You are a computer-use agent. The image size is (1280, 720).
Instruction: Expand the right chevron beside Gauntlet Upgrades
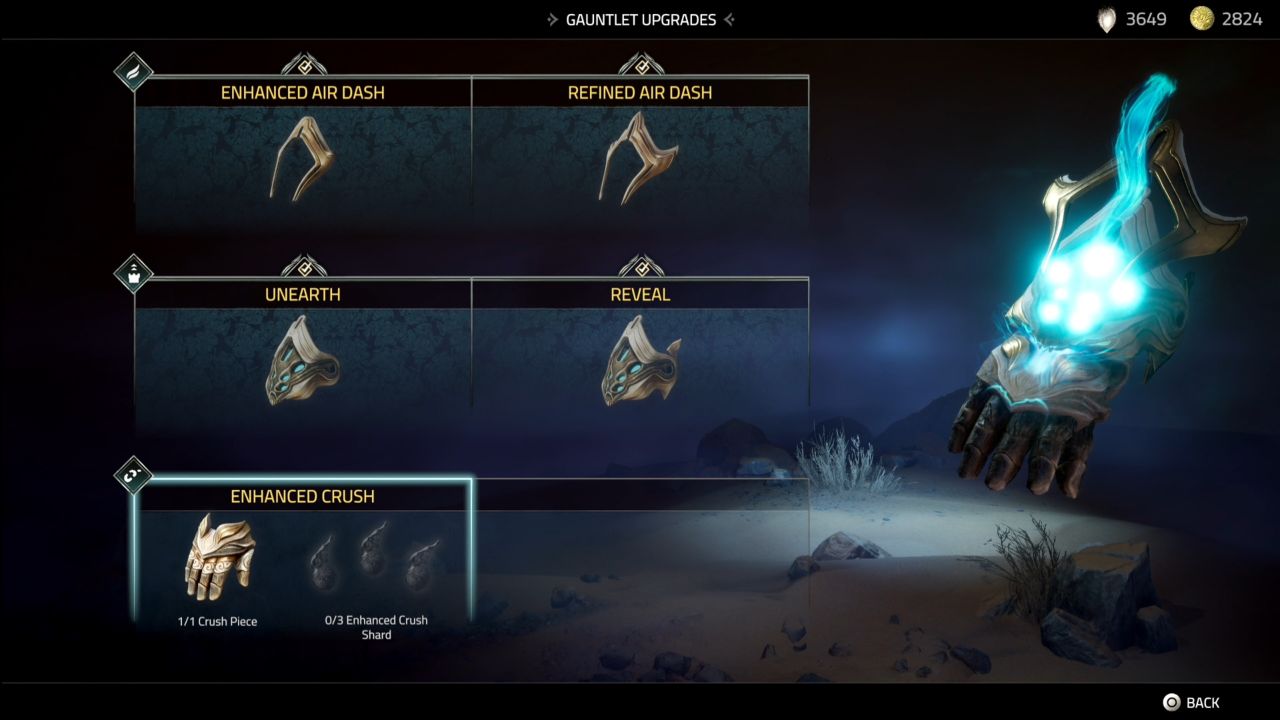point(730,18)
